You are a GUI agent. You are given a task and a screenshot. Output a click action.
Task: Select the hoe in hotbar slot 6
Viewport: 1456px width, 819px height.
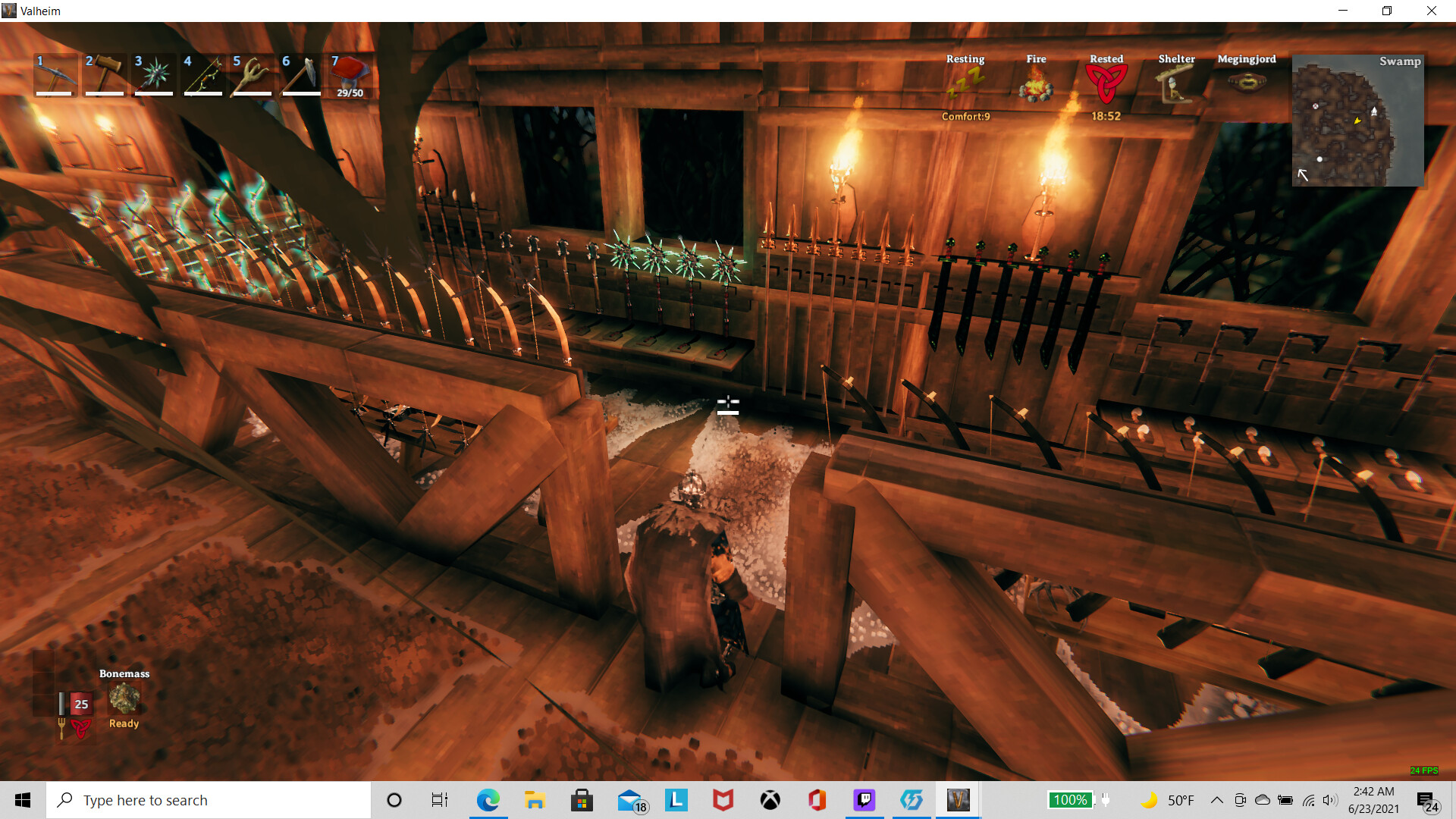pos(302,74)
